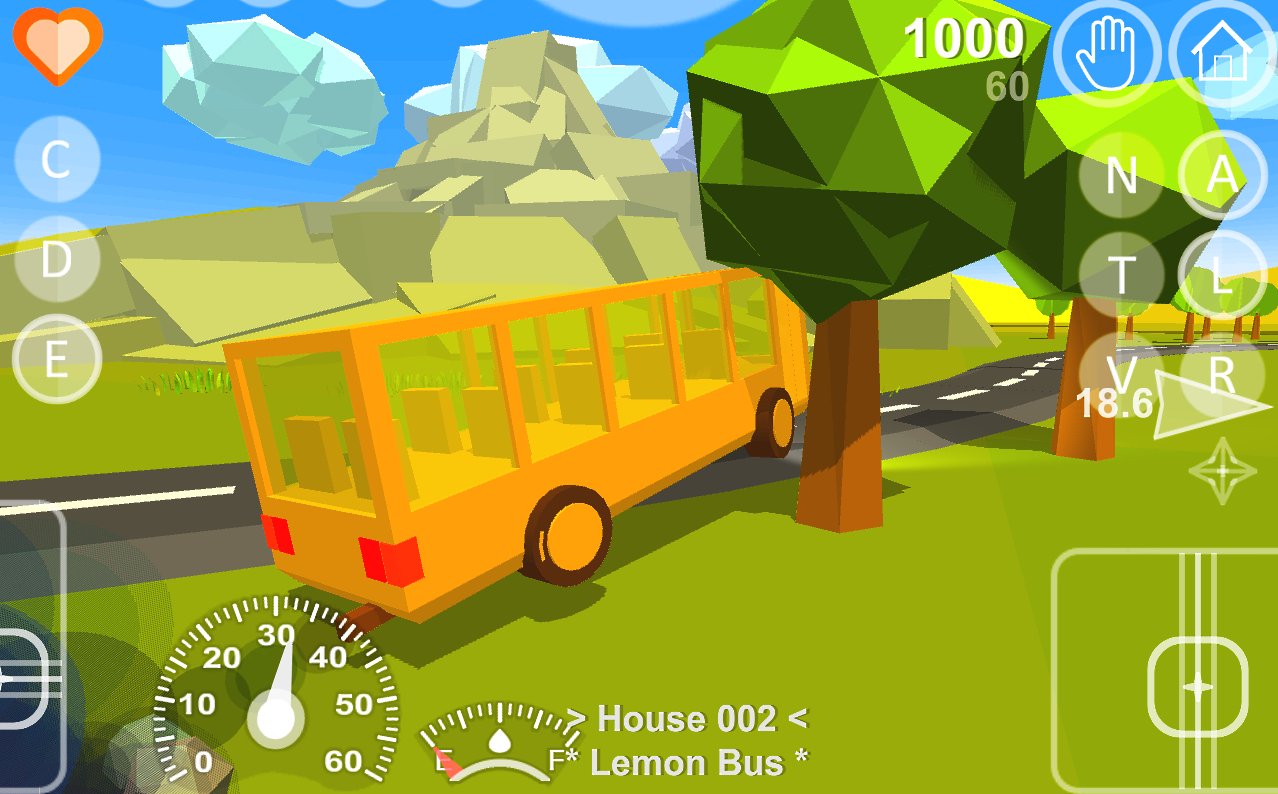The width and height of the screenshot is (1278, 794).
Task: Tap the V circle button
Action: [1121, 375]
